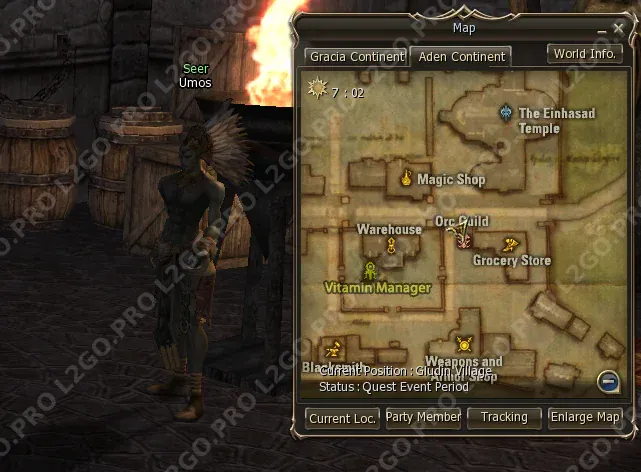
Task: Select Weapons and Armor Shop marker
Action: (463, 345)
